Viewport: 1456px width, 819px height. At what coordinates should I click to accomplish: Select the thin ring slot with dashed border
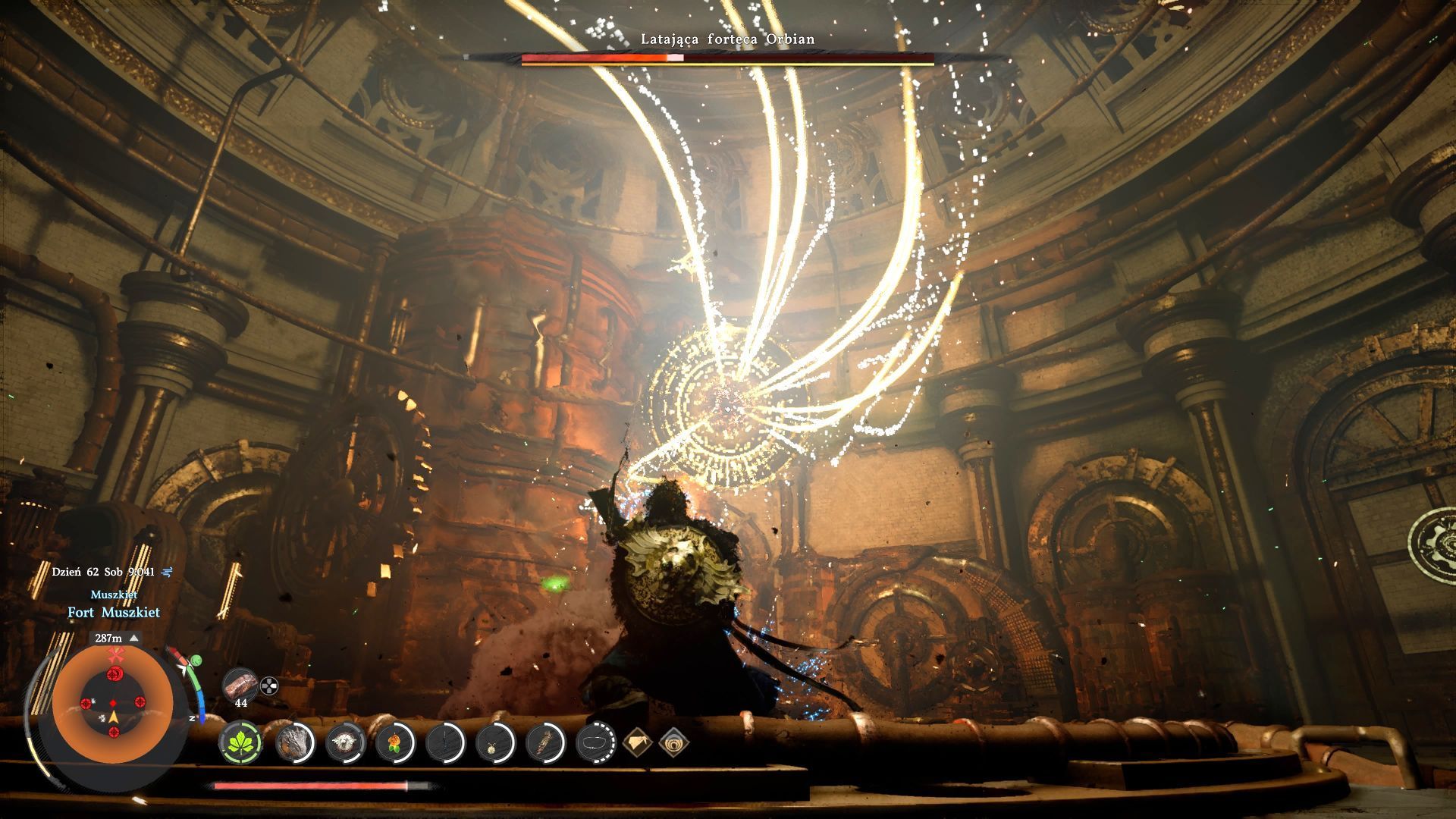(595, 742)
